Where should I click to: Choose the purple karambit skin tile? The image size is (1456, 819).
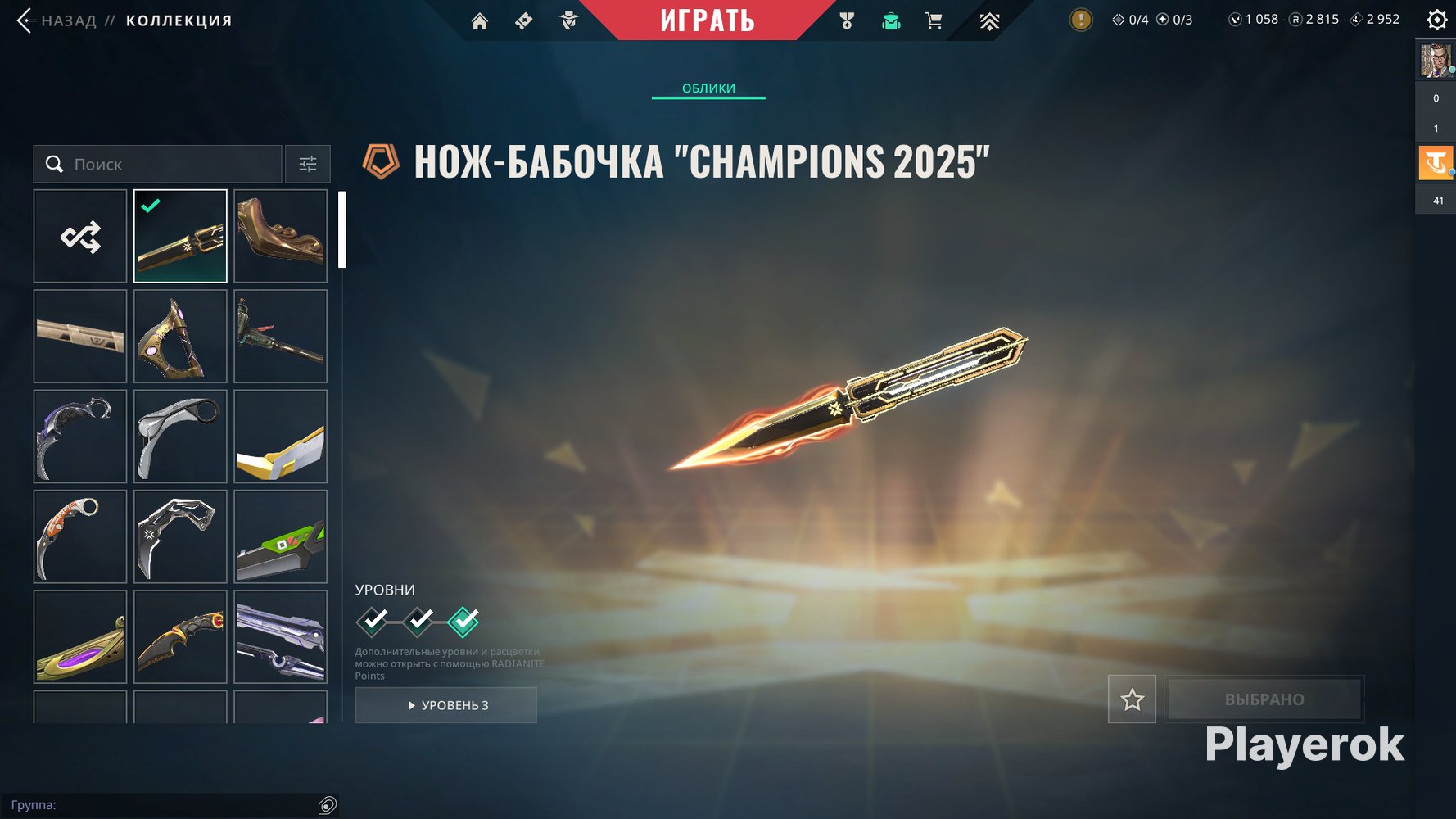(80, 437)
